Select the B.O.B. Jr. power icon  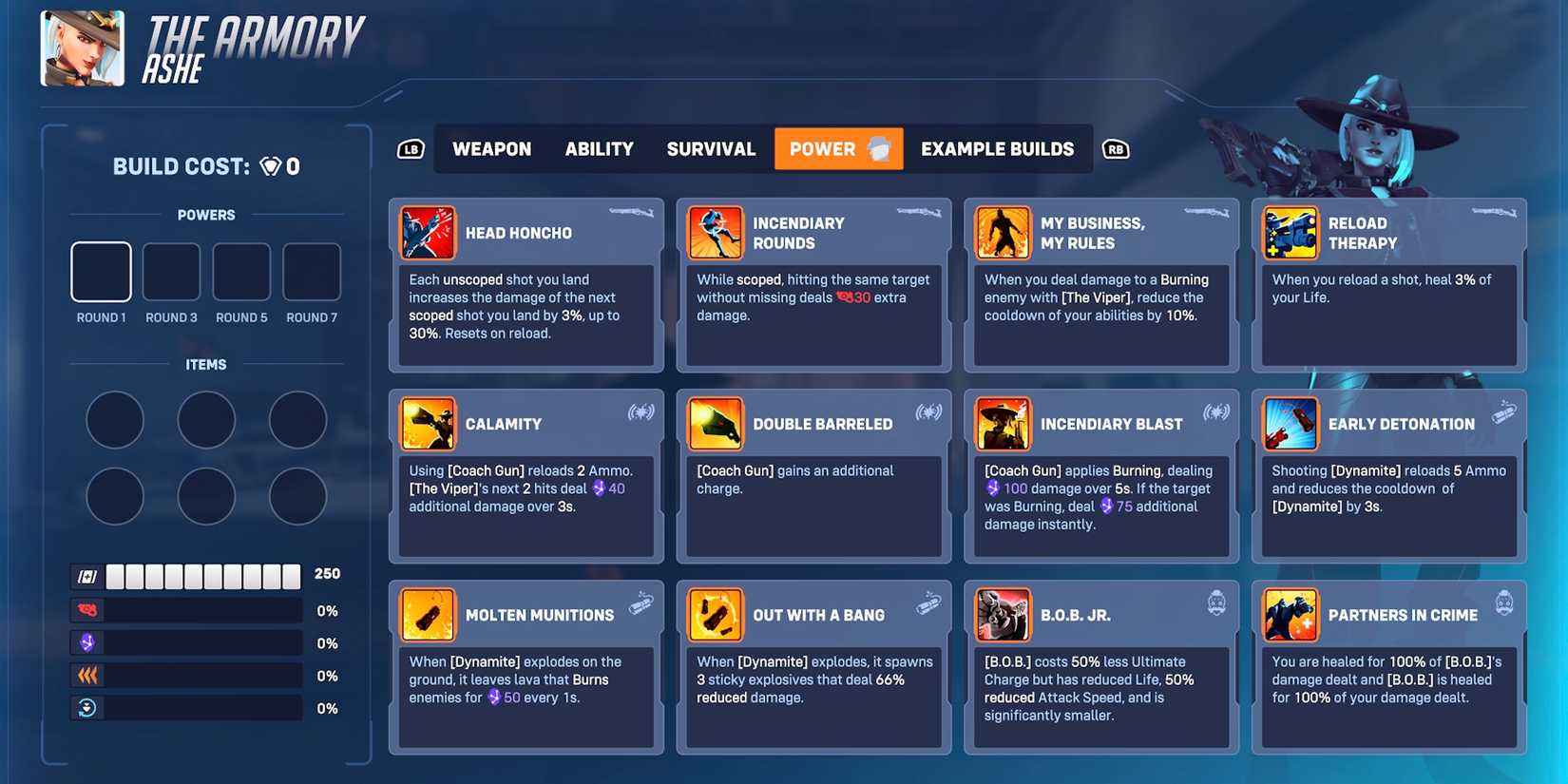(1004, 614)
